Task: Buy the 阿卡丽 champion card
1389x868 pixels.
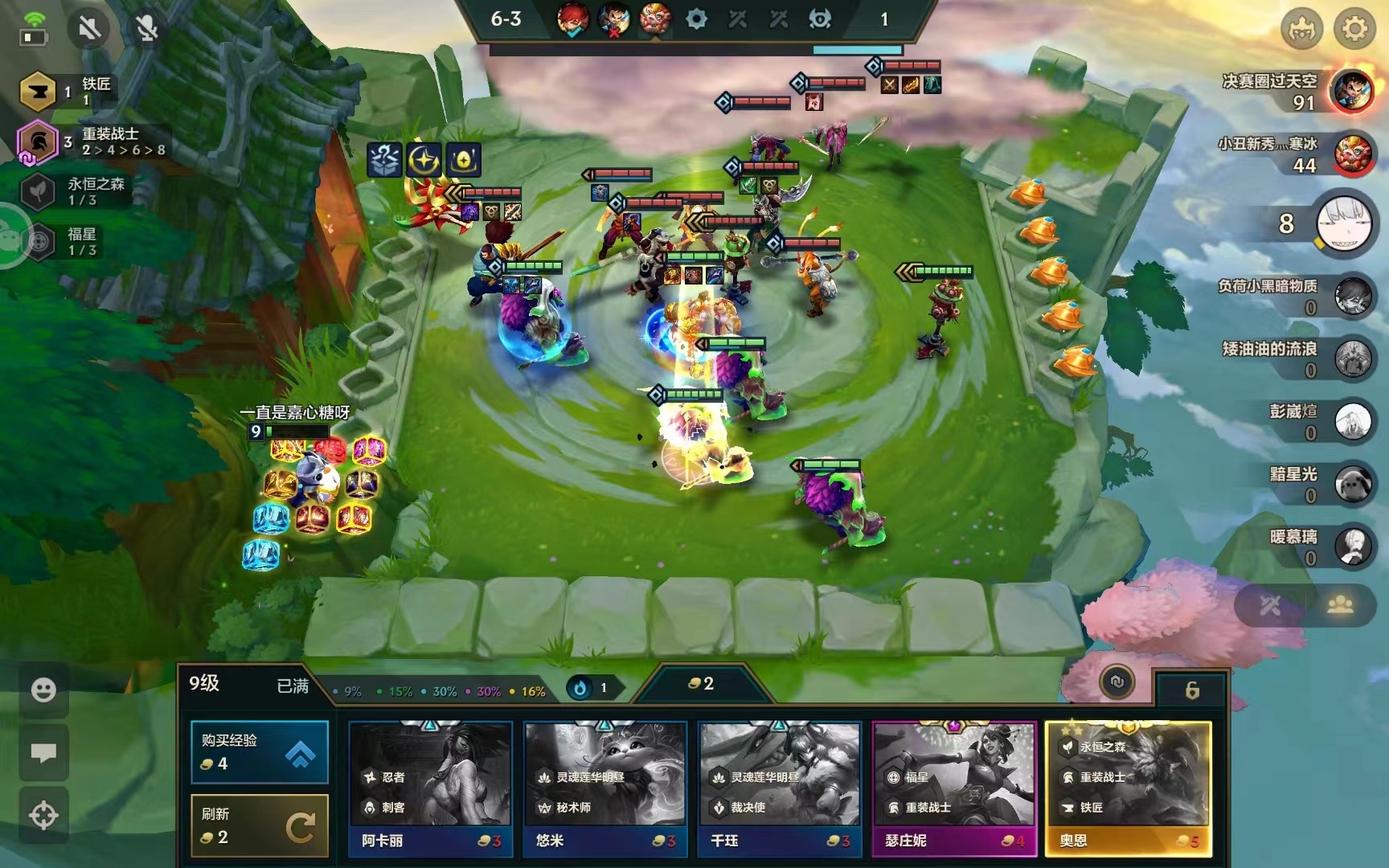Action: click(431, 788)
